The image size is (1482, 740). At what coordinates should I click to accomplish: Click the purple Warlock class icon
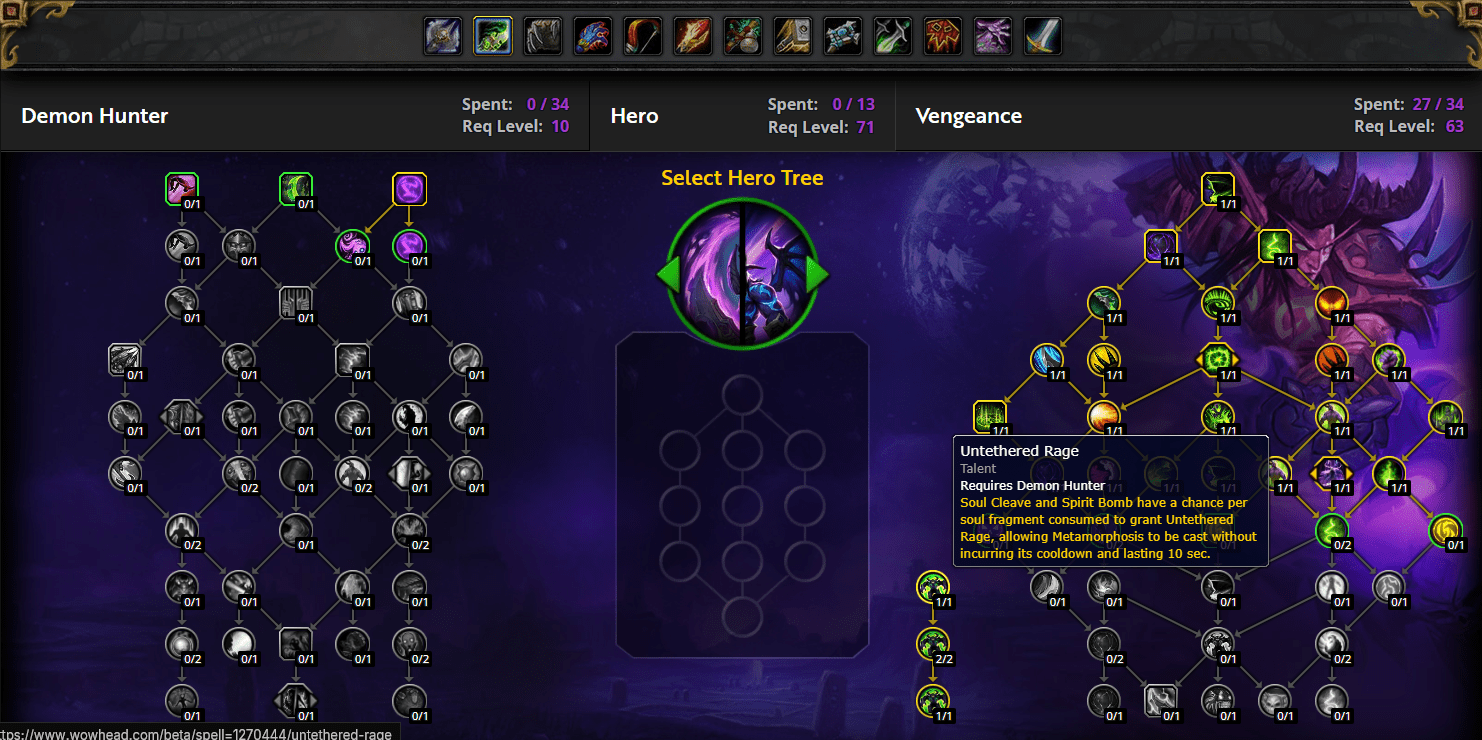(x=992, y=35)
